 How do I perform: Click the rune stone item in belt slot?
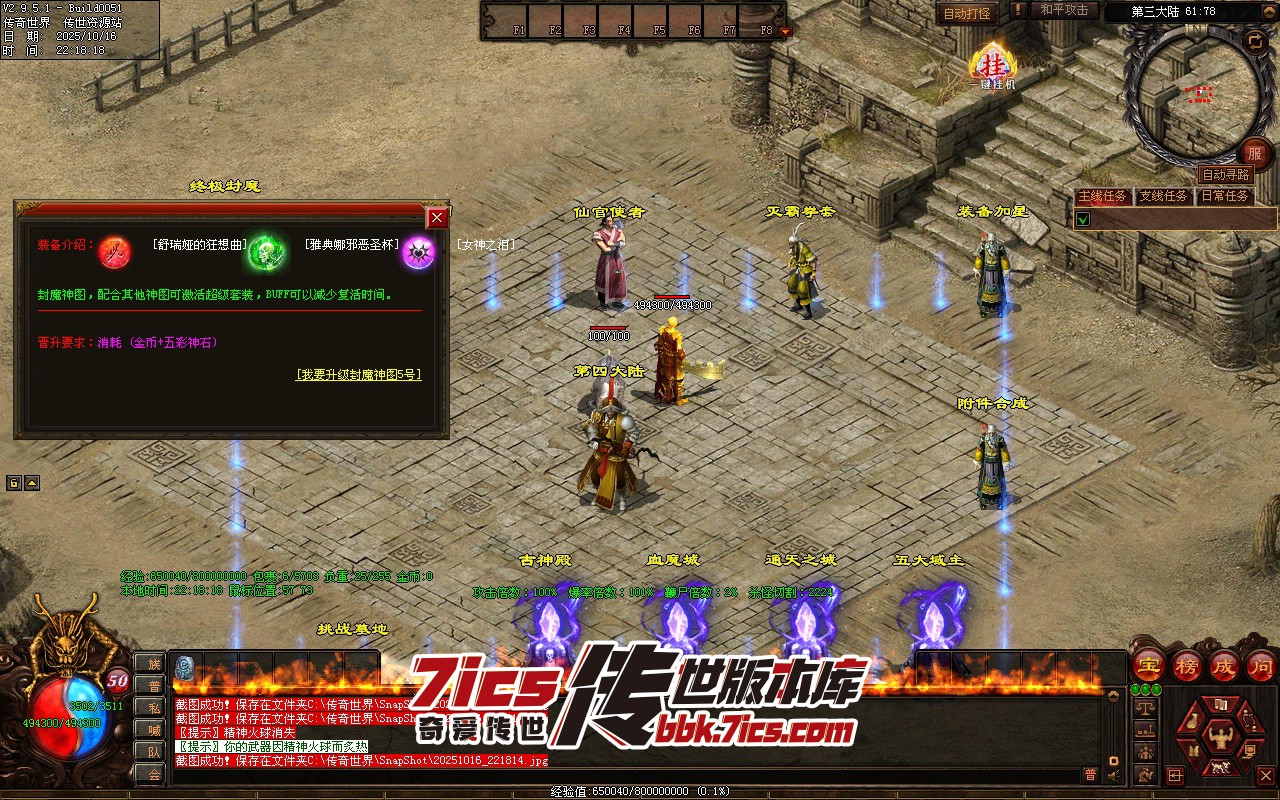(185, 667)
